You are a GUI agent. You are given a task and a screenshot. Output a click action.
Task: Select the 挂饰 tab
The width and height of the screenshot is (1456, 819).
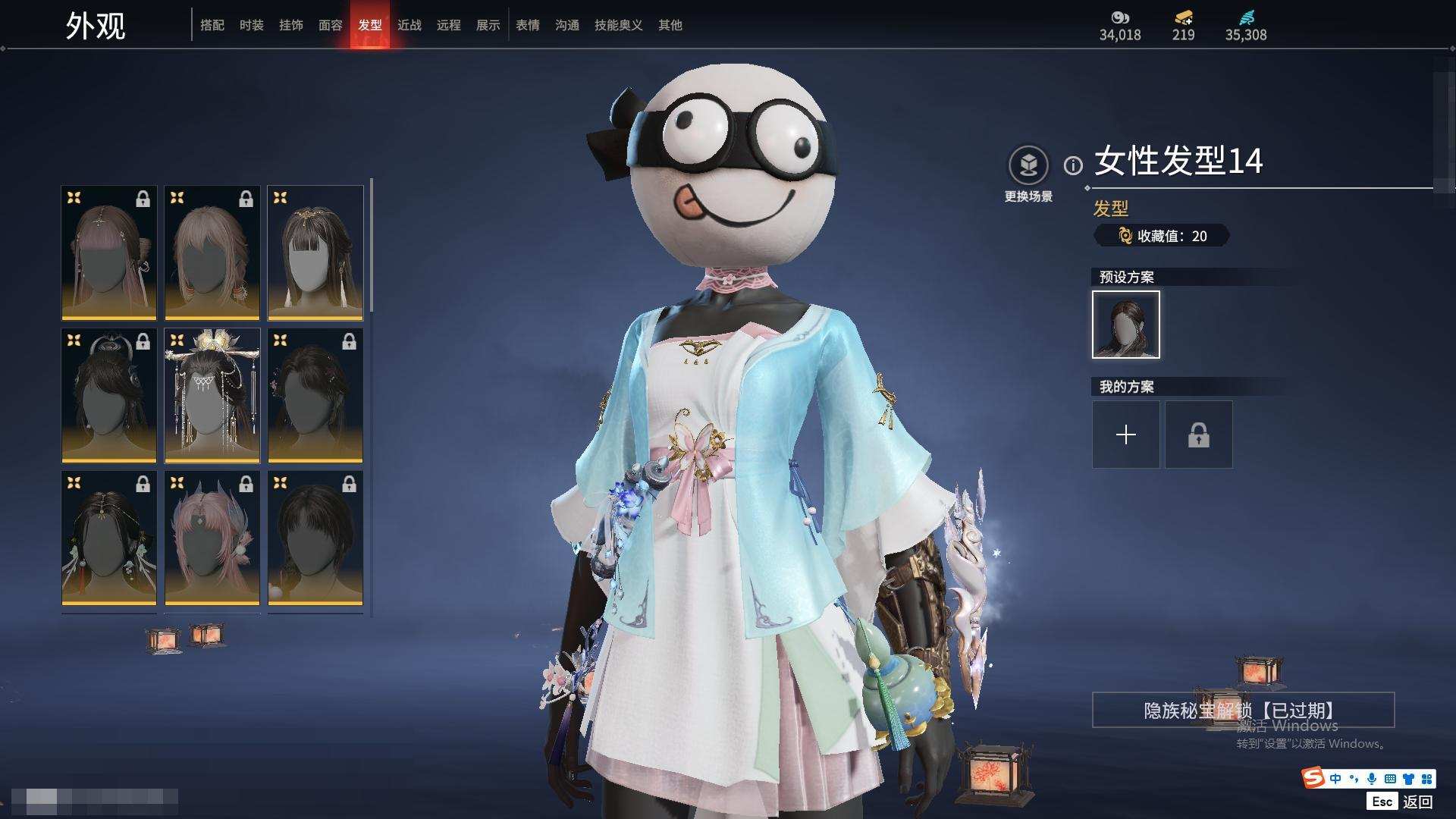click(291, 25)
